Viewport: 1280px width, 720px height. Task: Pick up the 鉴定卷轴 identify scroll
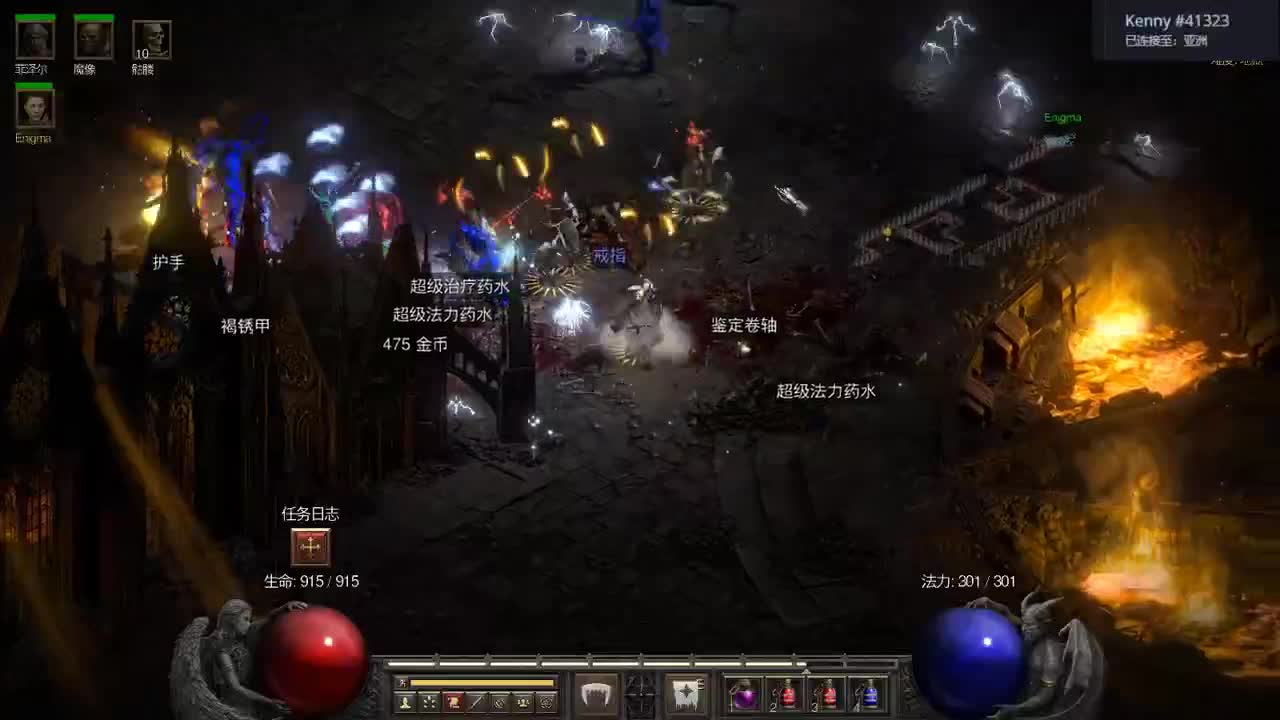click(744, 325)
